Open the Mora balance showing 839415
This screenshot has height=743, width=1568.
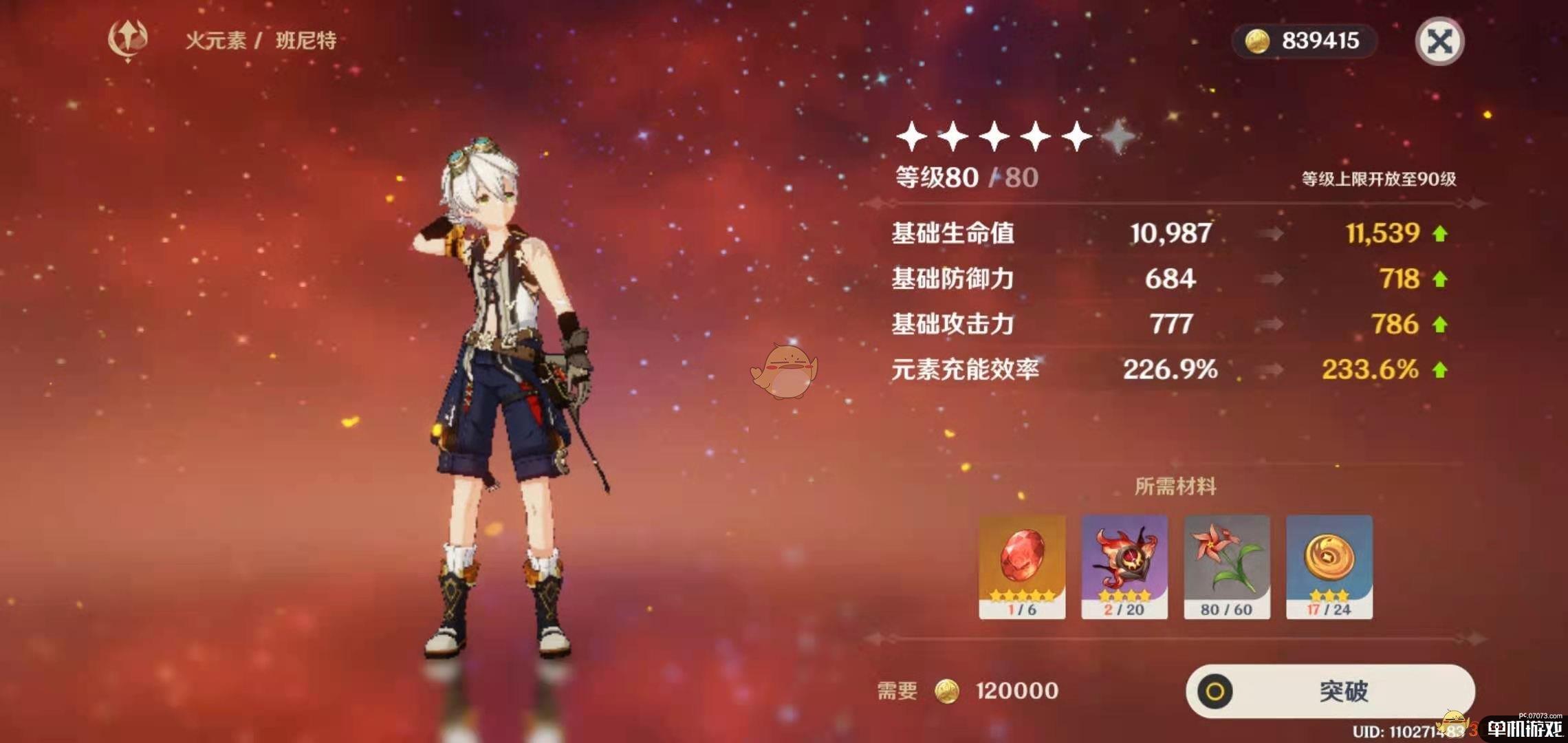[1305, 41]
